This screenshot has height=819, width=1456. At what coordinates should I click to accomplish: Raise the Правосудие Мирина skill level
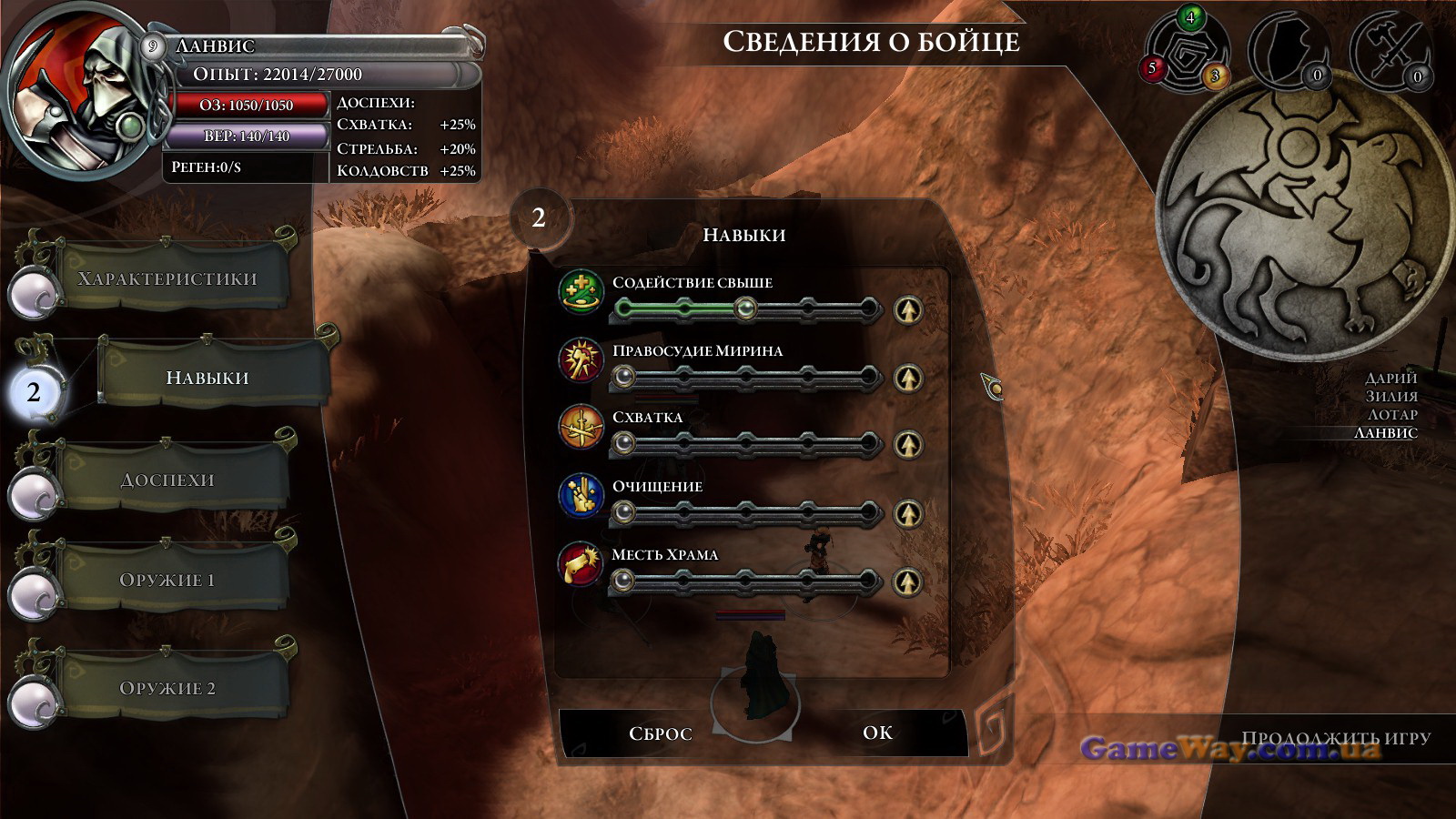click(x=907, y=378)
